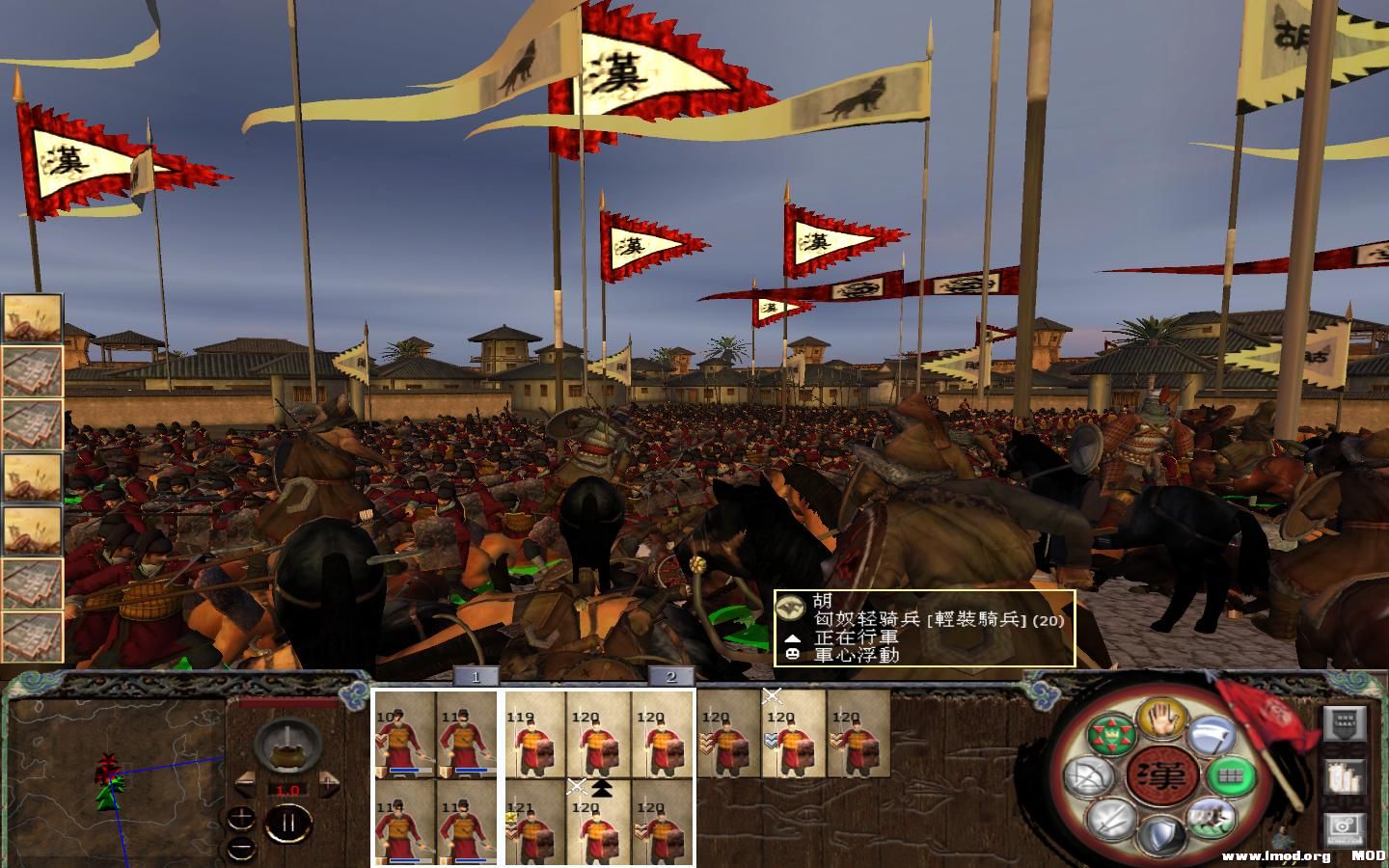The width and height of the screenshot is (1389, 868).
Task: Click the guard mode shield icon
Action: (x=1160, y=835)
